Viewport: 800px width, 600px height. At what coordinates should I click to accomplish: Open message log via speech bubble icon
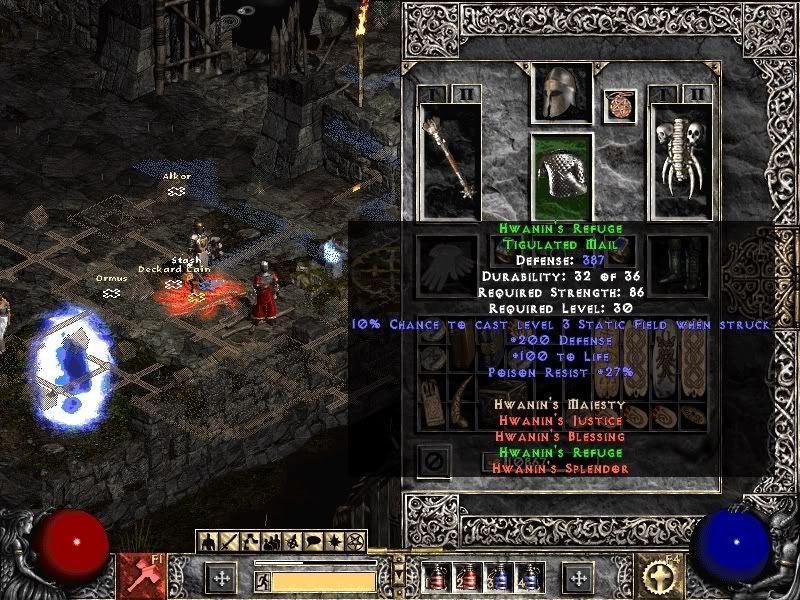[x=312, y=541]
